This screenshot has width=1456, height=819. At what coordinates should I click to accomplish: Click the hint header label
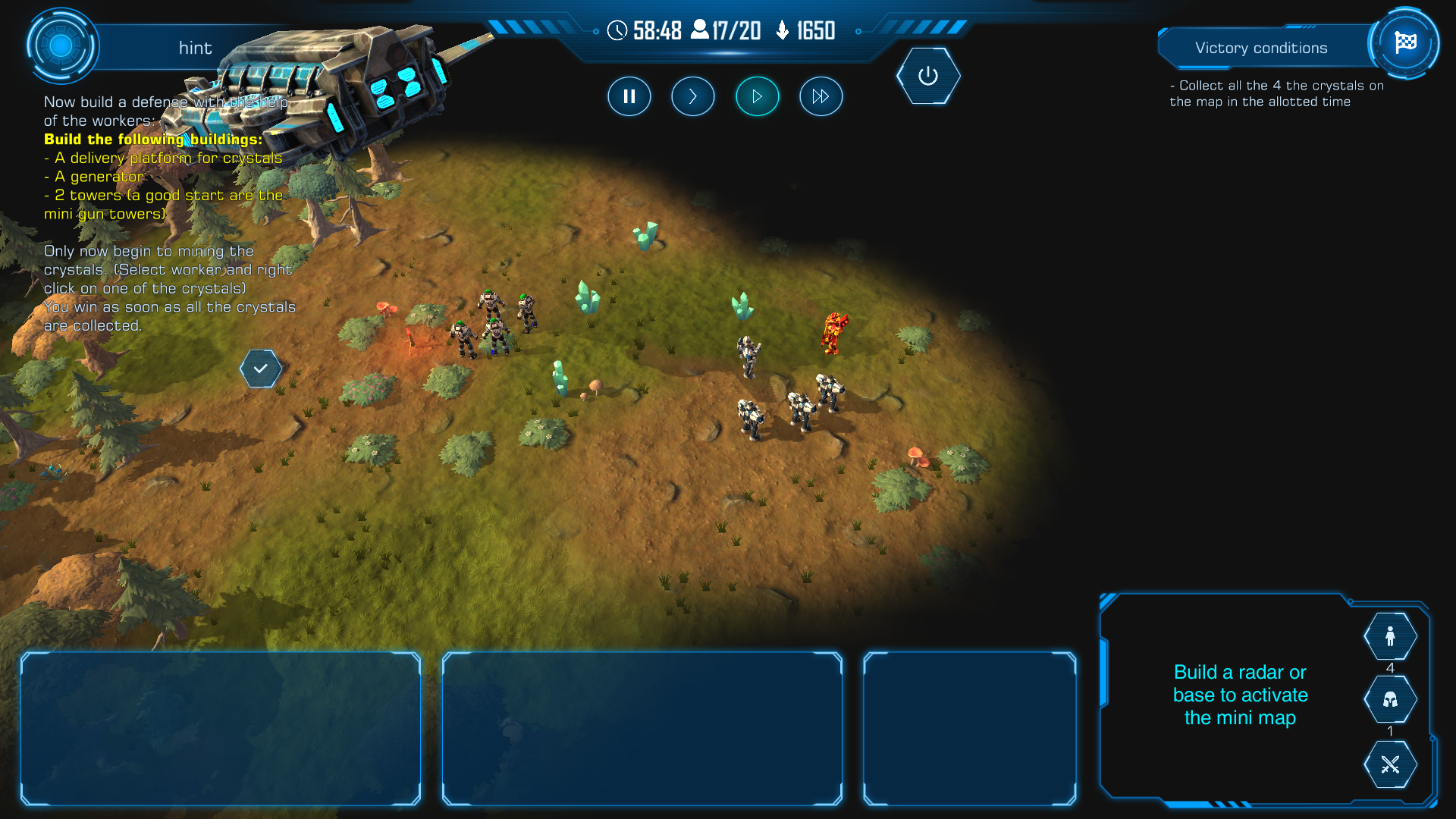195,48
